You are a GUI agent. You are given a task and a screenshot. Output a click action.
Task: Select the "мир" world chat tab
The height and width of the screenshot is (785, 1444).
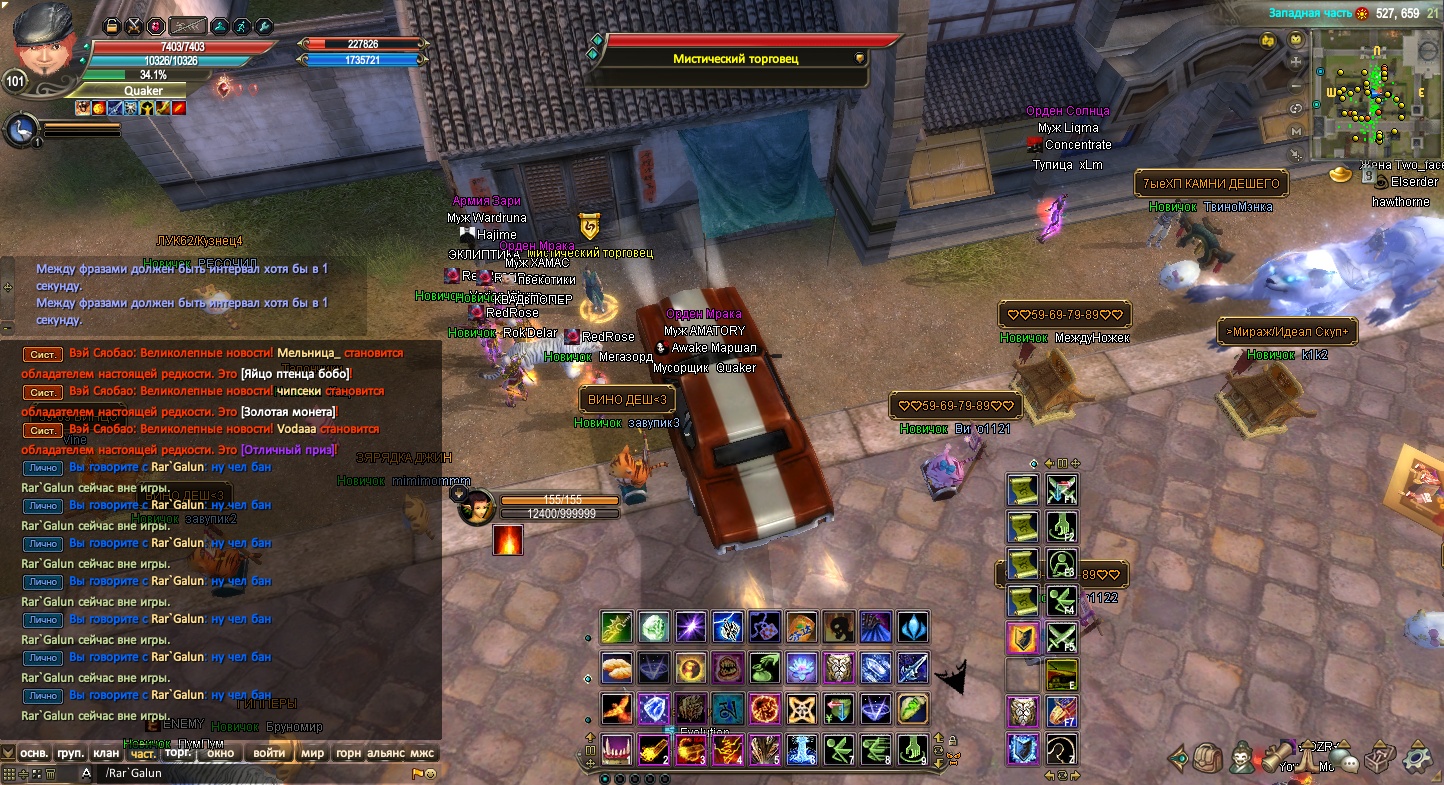click(313, 753)
